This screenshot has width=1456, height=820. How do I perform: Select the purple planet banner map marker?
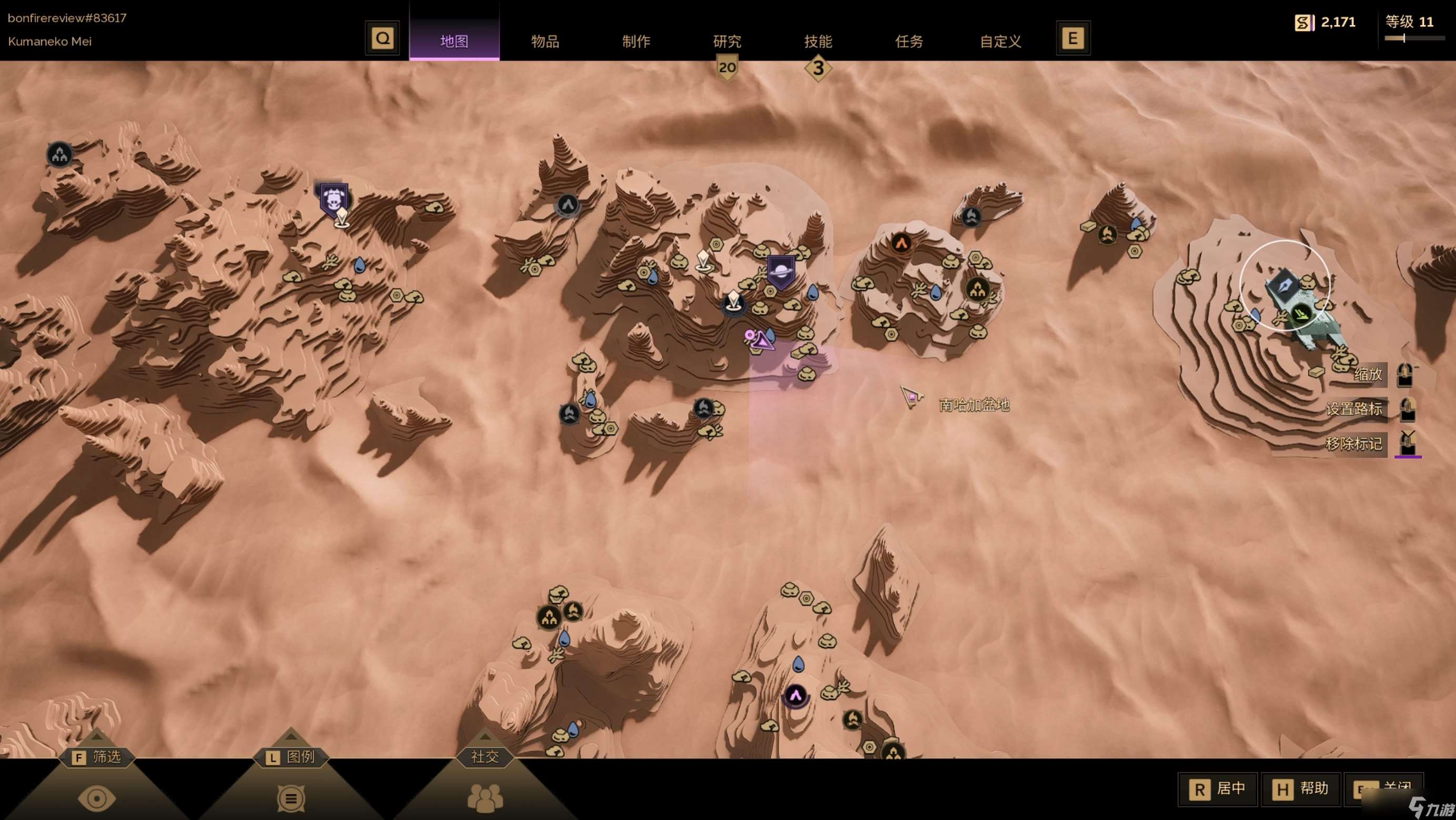pos(781,271)
